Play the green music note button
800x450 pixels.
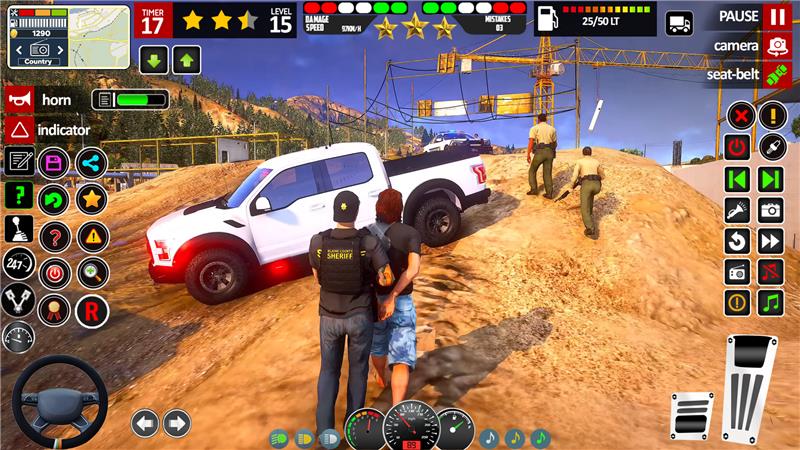(x=770, y=303)
